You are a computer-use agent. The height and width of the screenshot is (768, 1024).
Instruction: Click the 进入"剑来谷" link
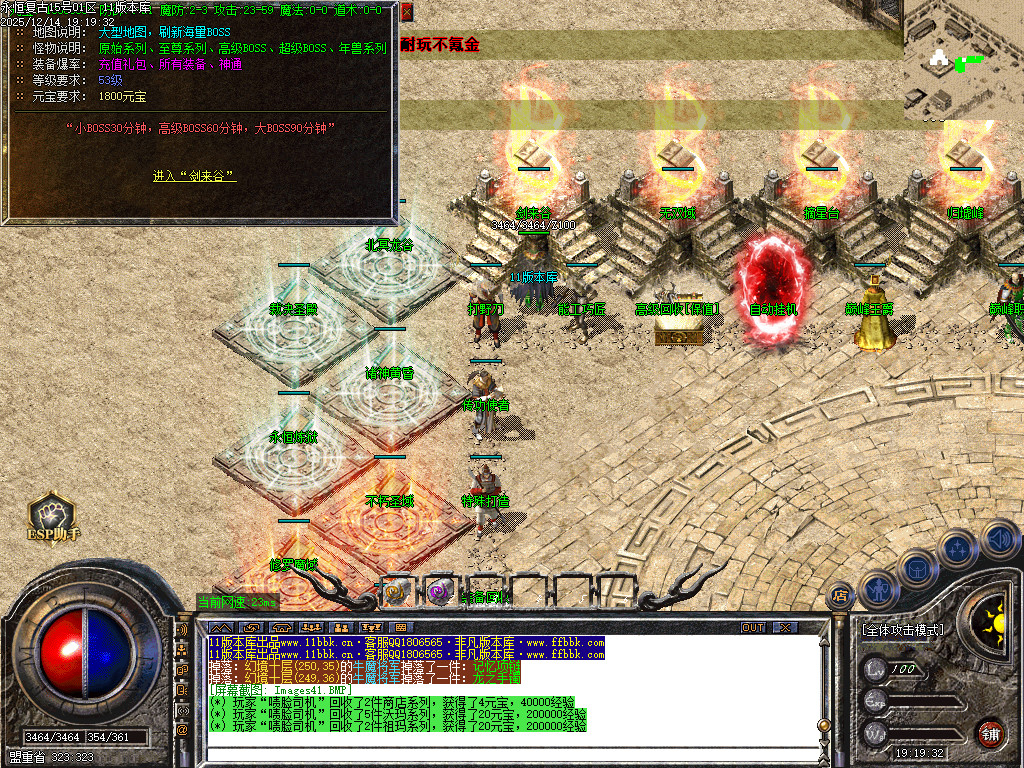coord(194,176)
